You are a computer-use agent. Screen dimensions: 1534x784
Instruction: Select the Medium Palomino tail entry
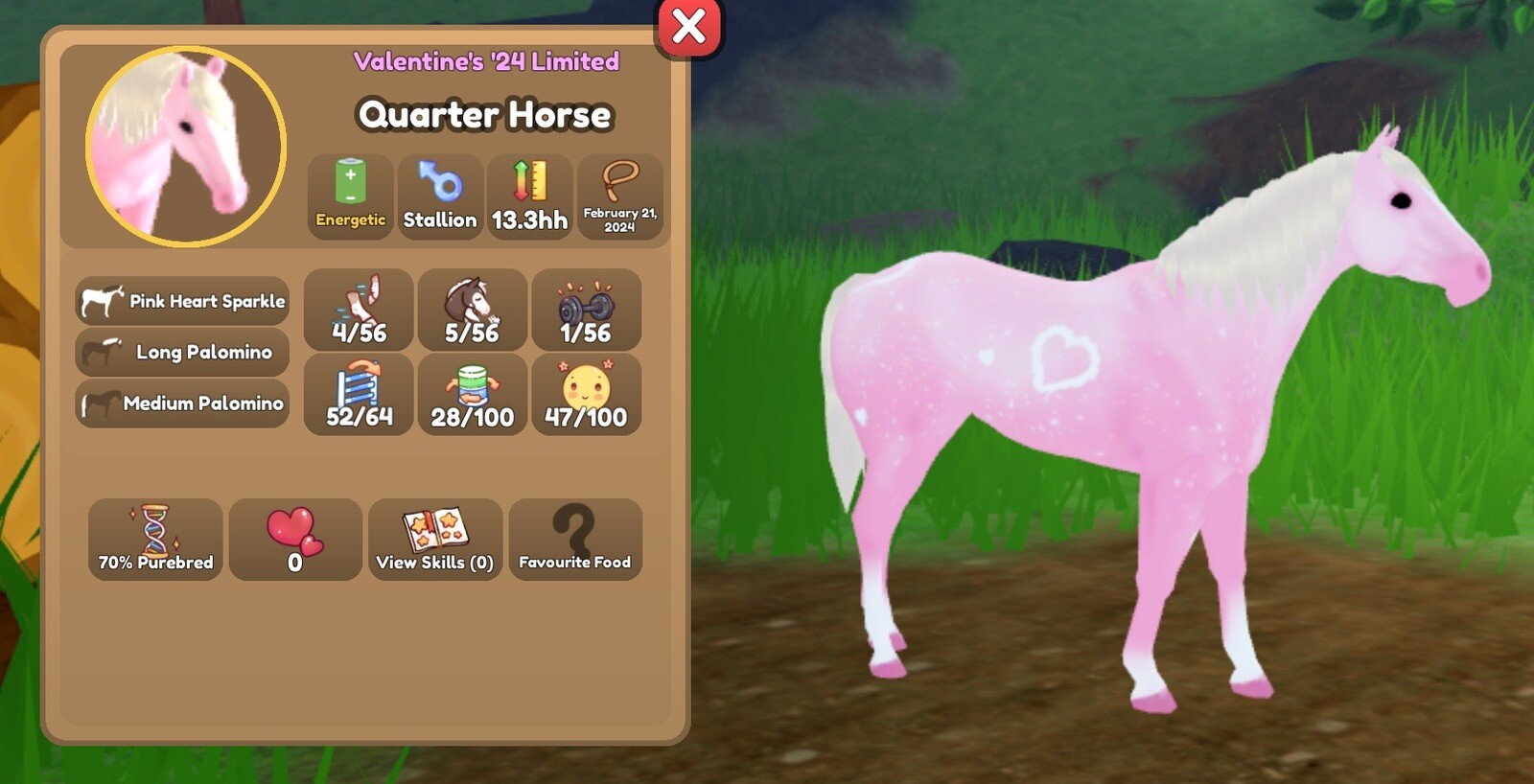click(182, 404)
